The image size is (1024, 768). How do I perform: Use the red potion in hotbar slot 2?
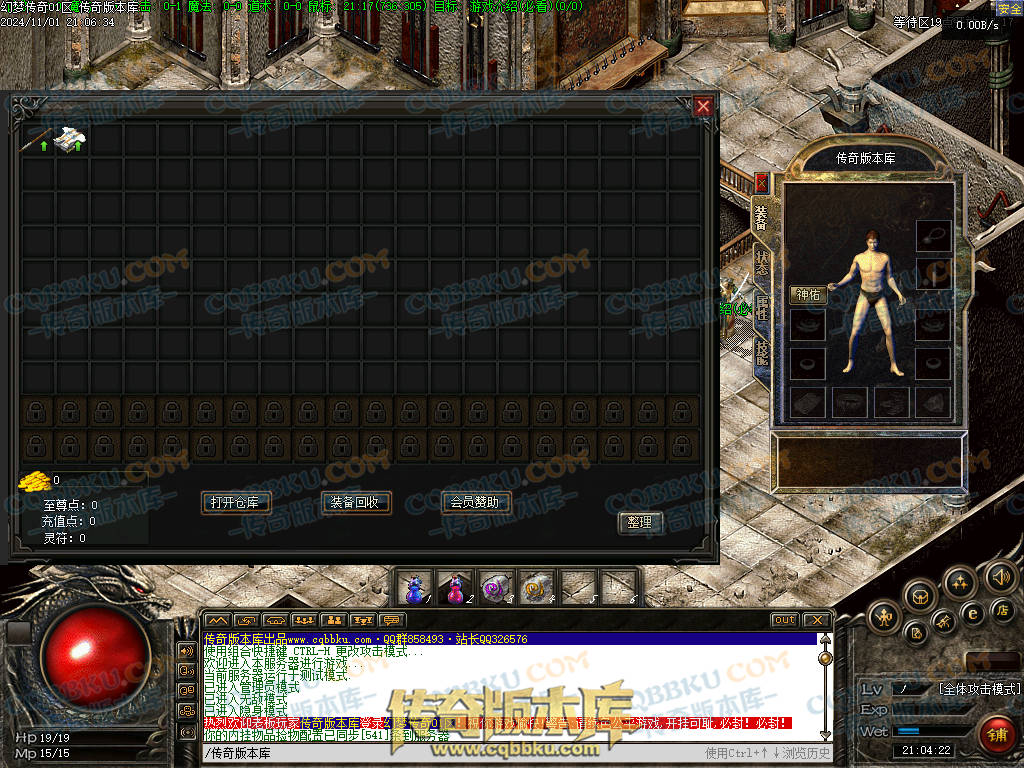[x=456, y=588]
